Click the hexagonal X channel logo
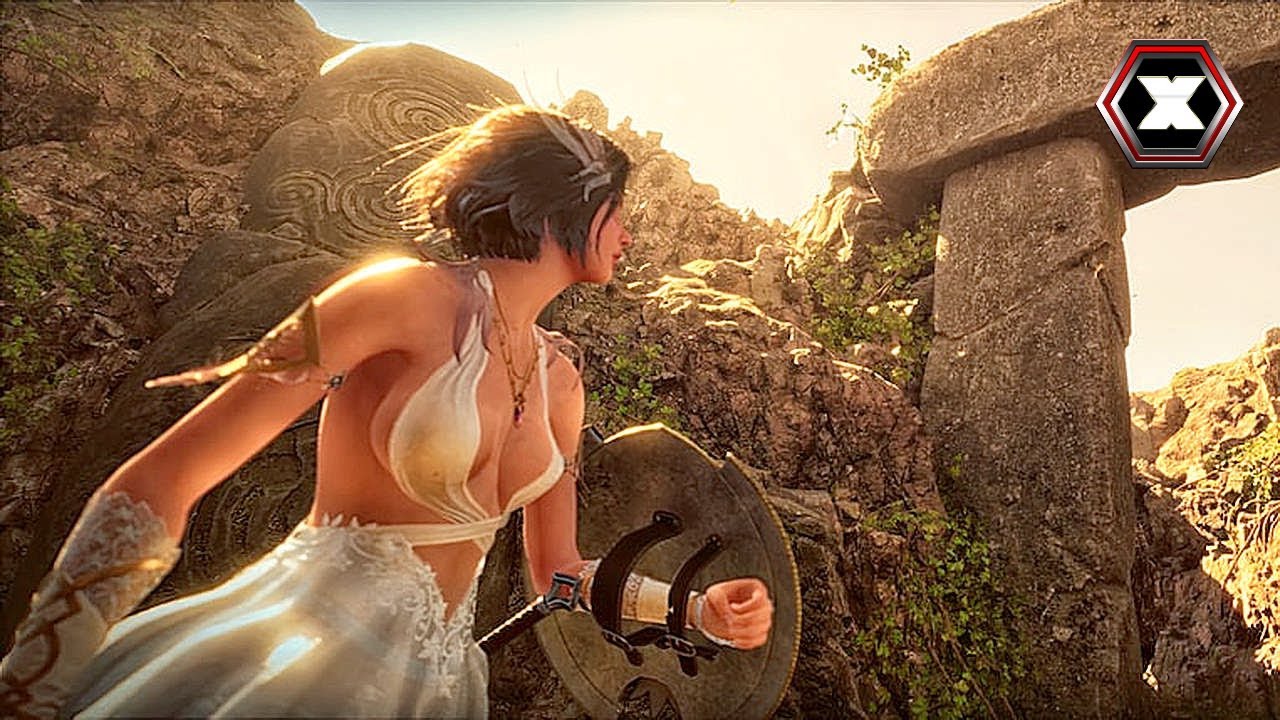 (1169, 102)
